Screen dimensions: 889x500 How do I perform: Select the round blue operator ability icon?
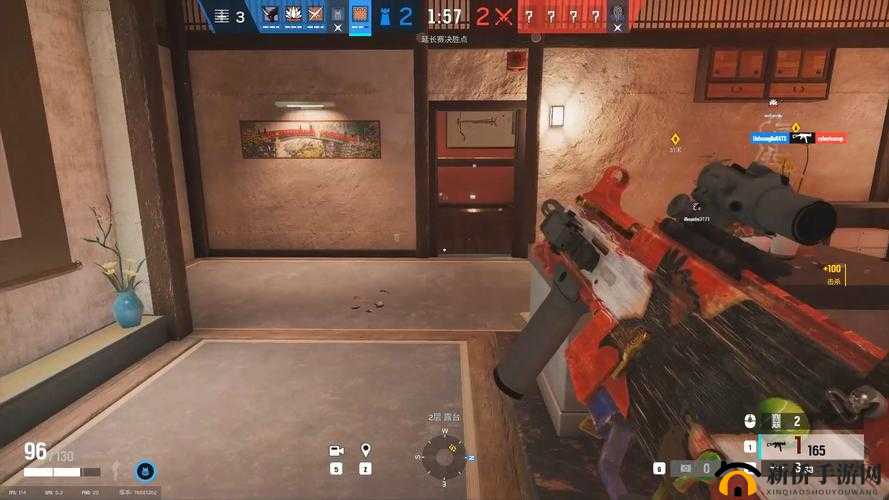pyautogui.click(x=143, y=470)
